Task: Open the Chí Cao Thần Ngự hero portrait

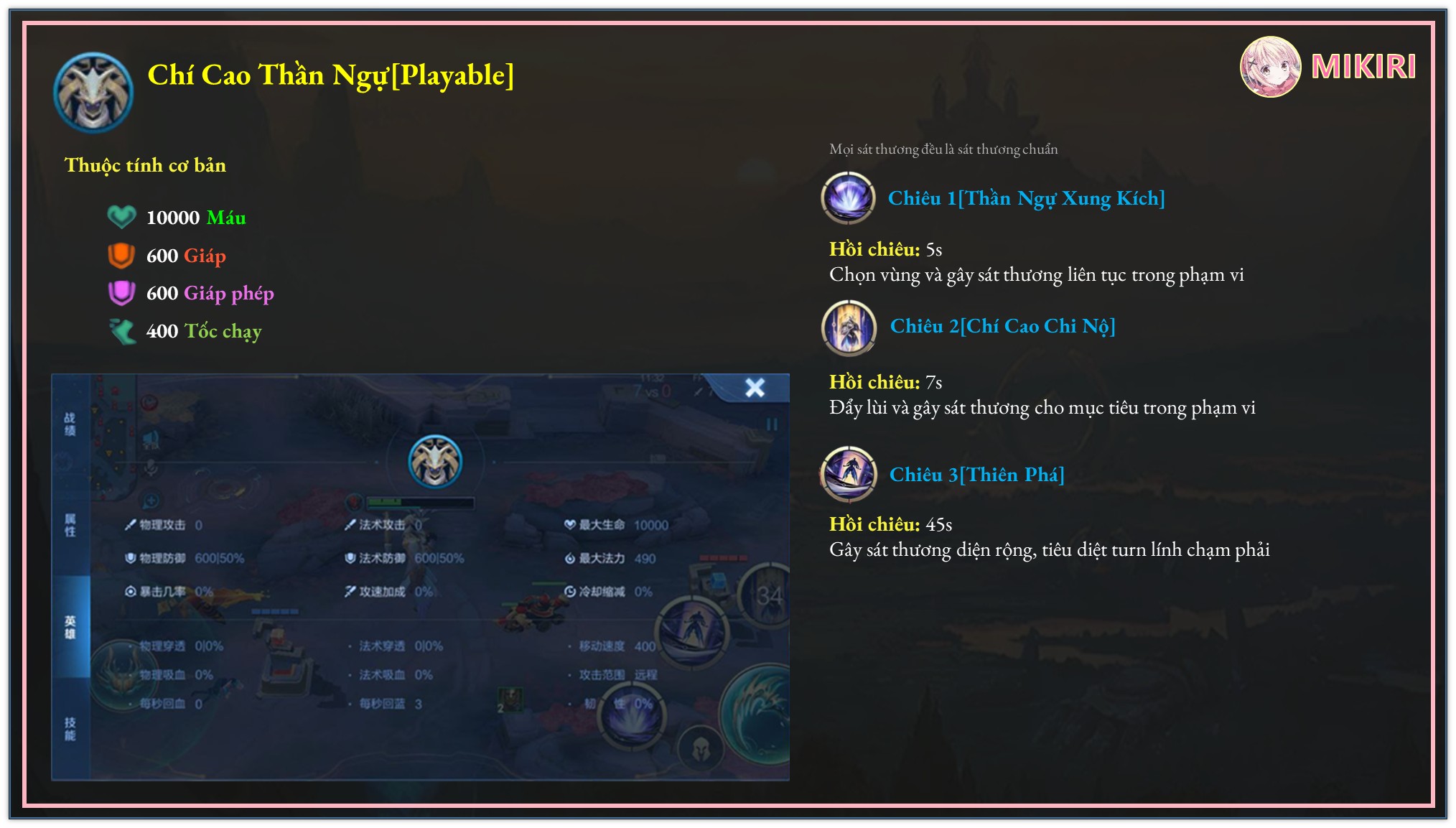Action: point(93,93)
